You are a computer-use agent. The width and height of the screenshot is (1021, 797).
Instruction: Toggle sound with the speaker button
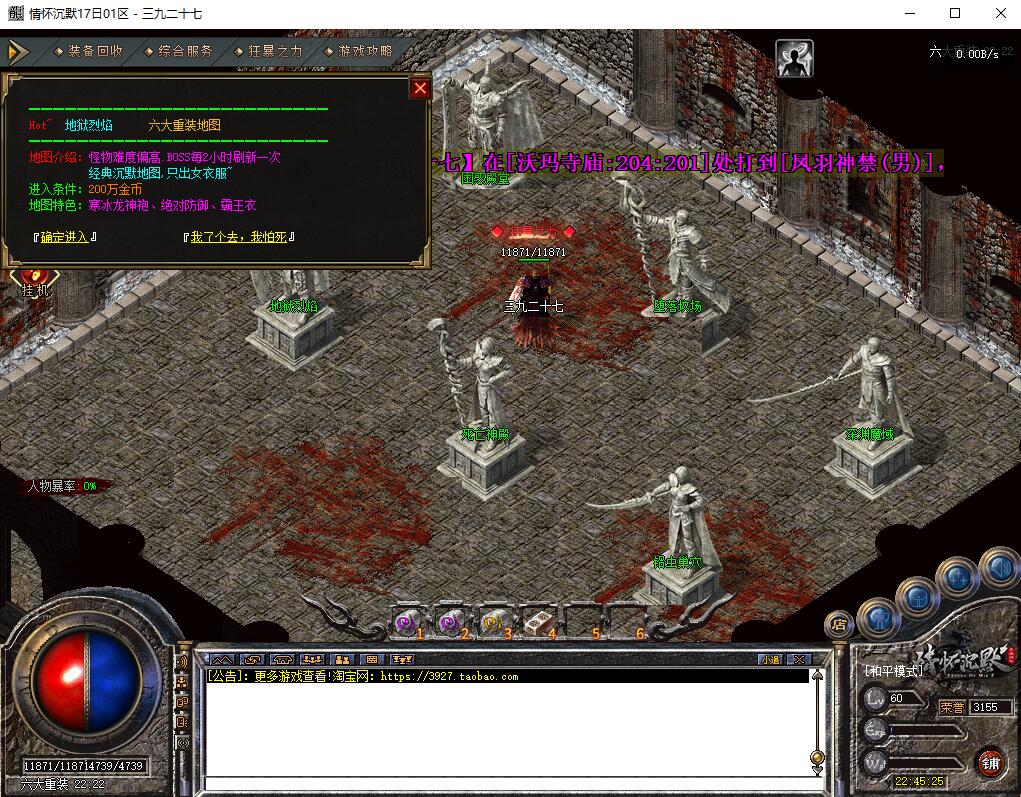coord(998,567)
